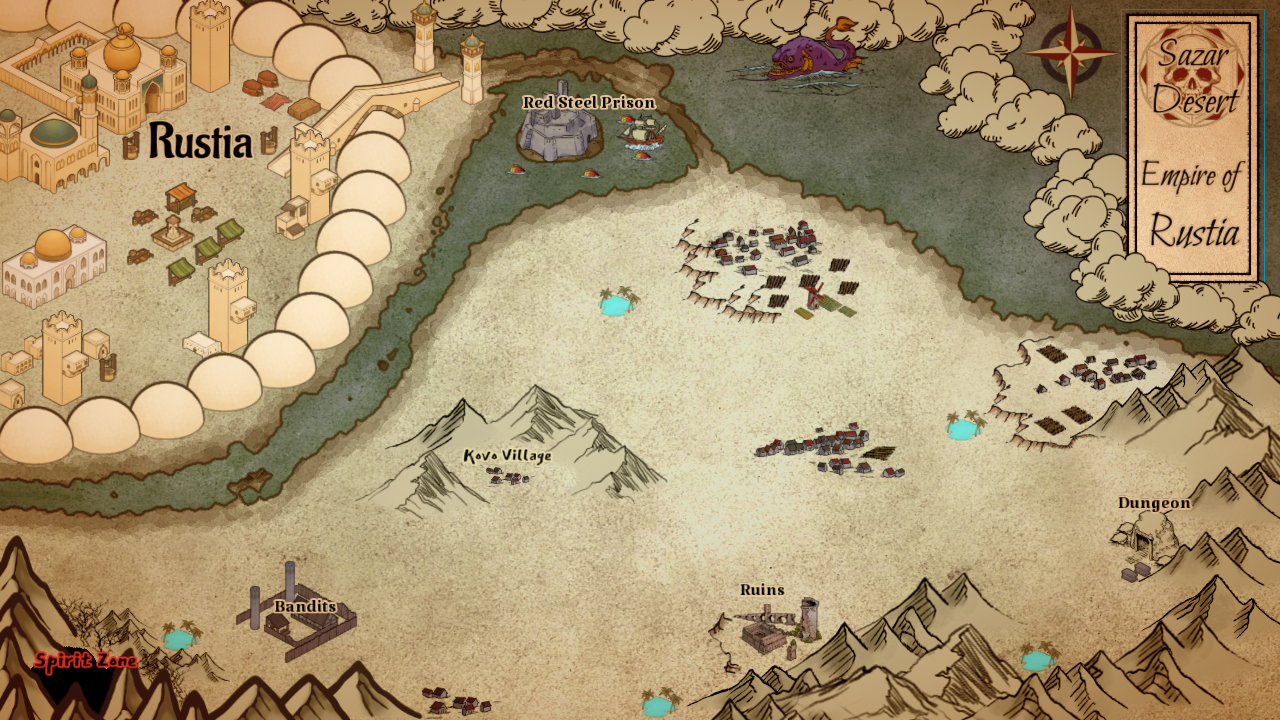Screen dimensions: 1280x720
Task: Travel to Red Steel Prison marker
Action: tap(588, 103)
